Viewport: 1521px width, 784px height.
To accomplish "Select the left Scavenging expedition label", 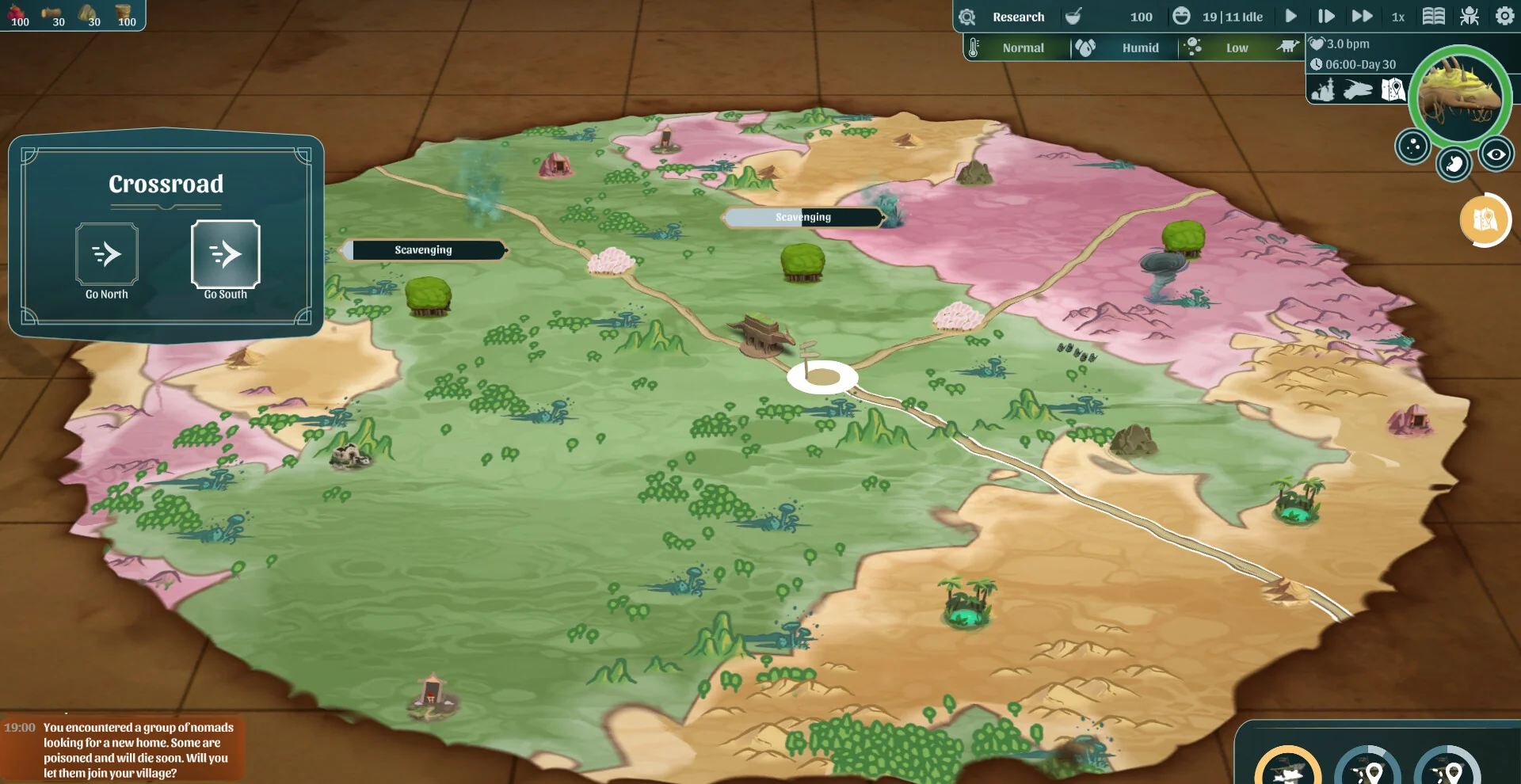I will click(x=424, y=250).
